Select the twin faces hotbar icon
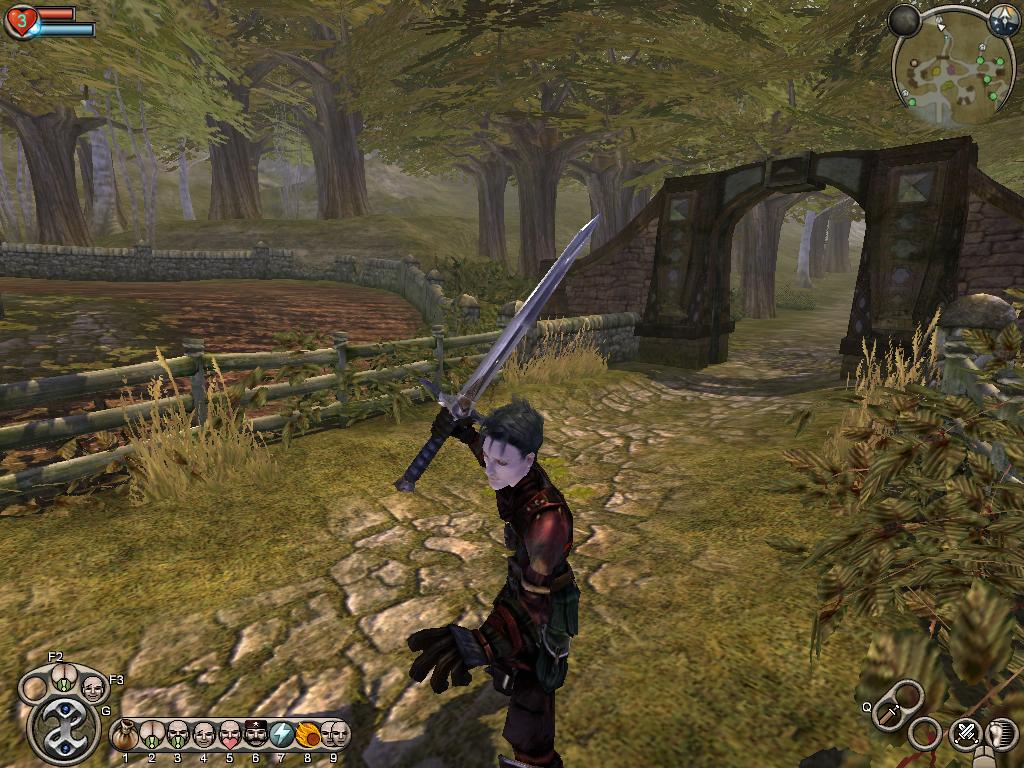 (335, 737)
